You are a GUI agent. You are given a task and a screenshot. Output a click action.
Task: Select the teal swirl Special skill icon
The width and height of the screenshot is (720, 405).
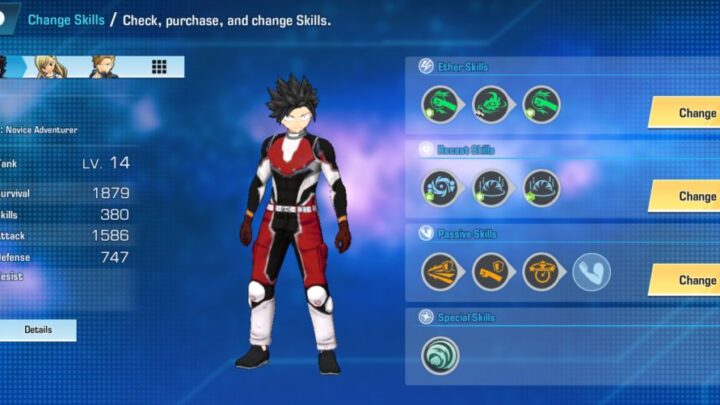point(440,355)
